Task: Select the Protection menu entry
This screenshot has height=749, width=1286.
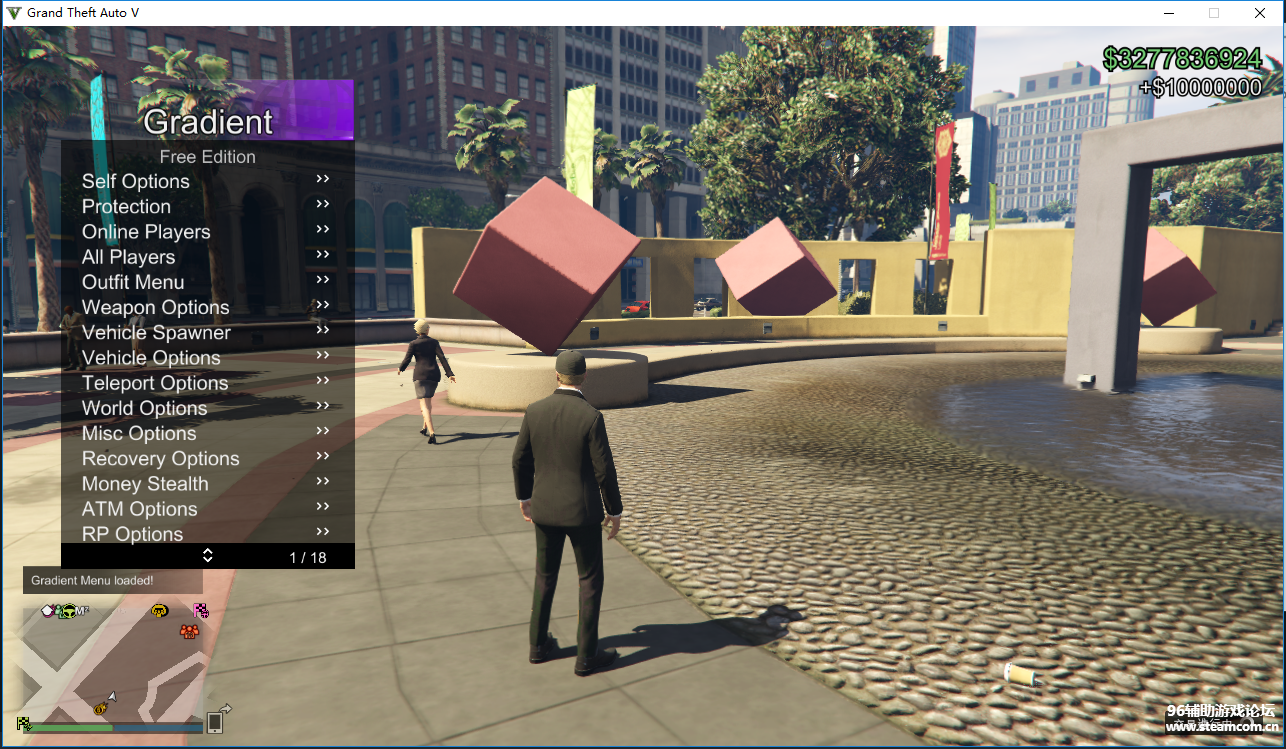Action: click(126, 206)
